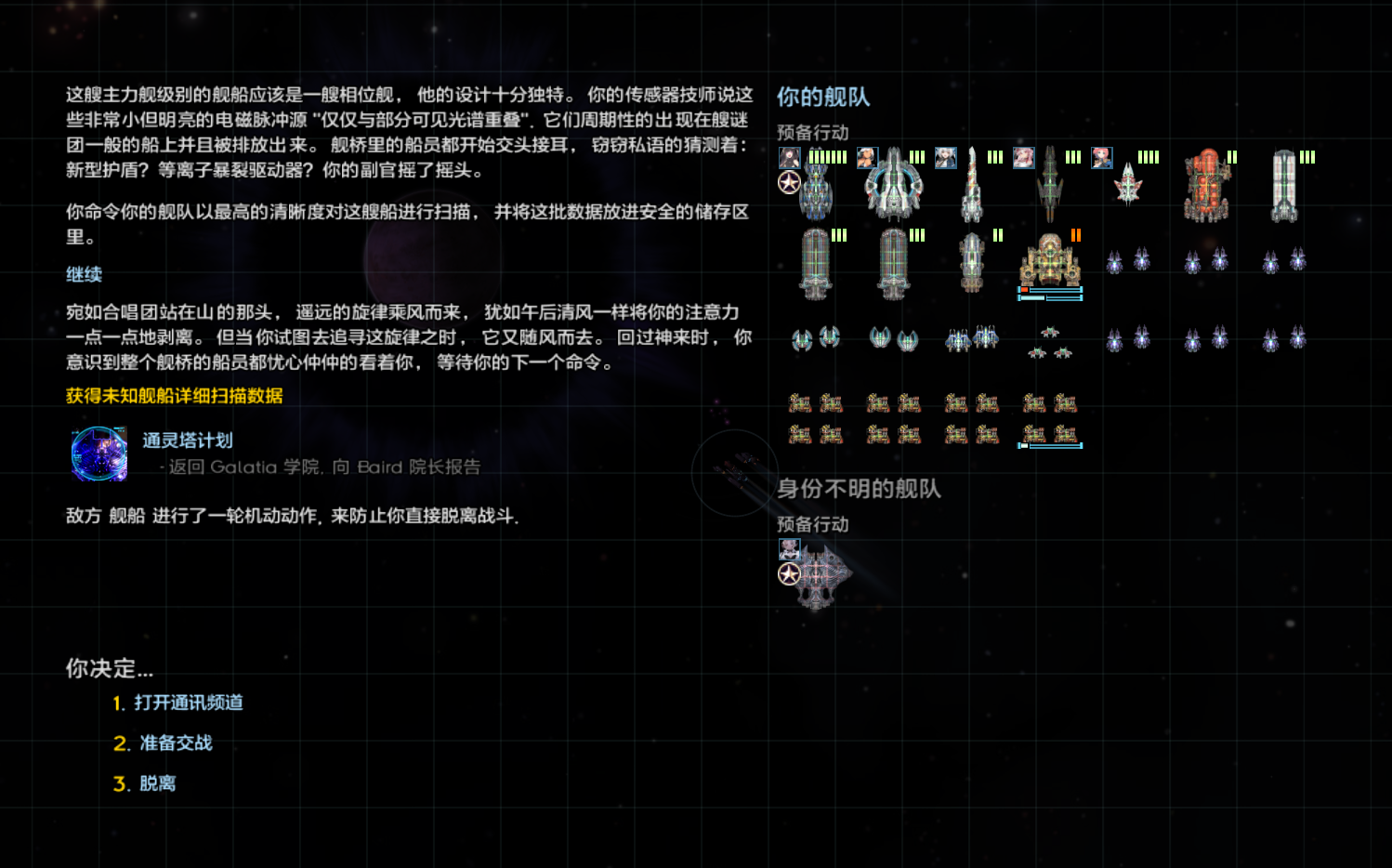1392x868 pixels.
Task: Click the tall white capital ship at the fleet's top right
Action: pos(1283,181)
